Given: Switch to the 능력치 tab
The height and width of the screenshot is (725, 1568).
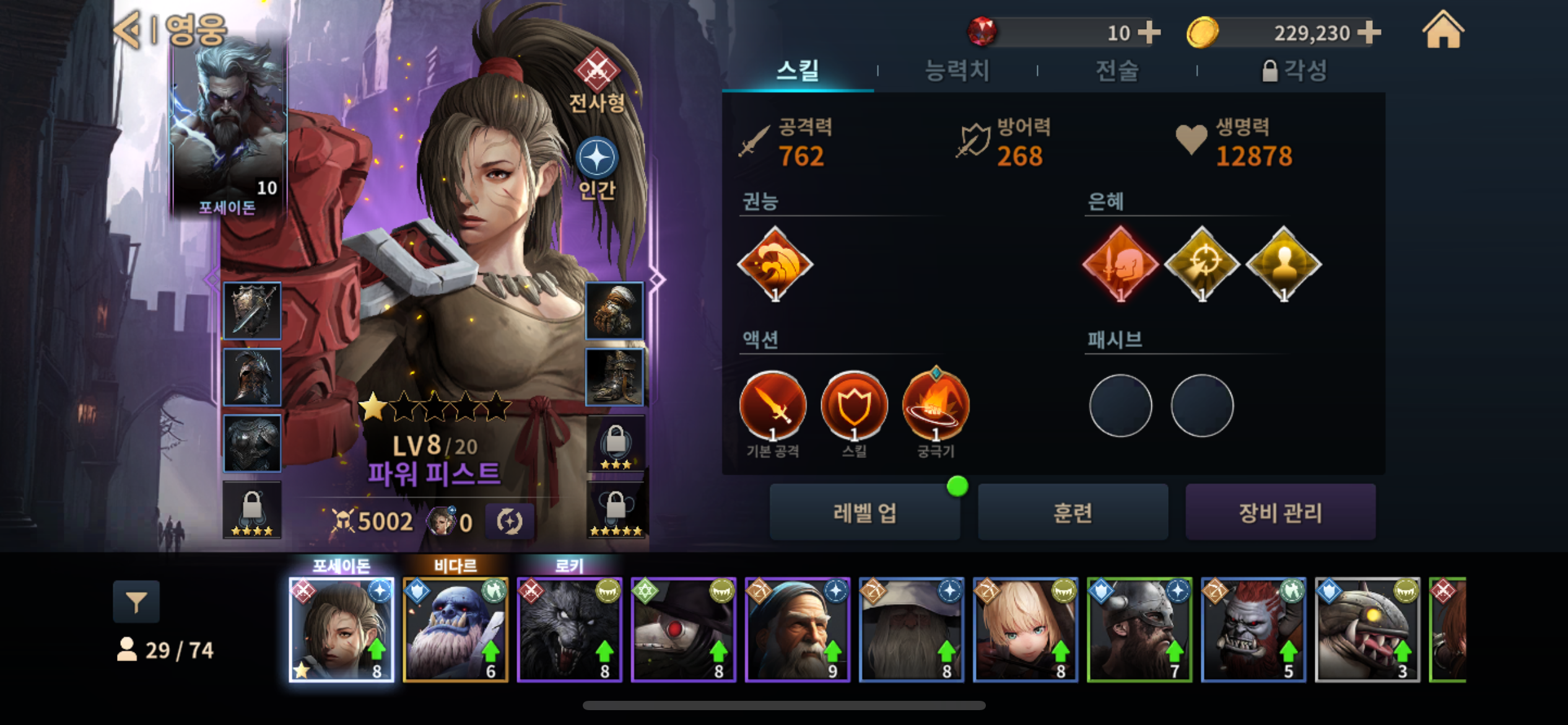Looking at the screenshot, I should (x=957, y=71).
